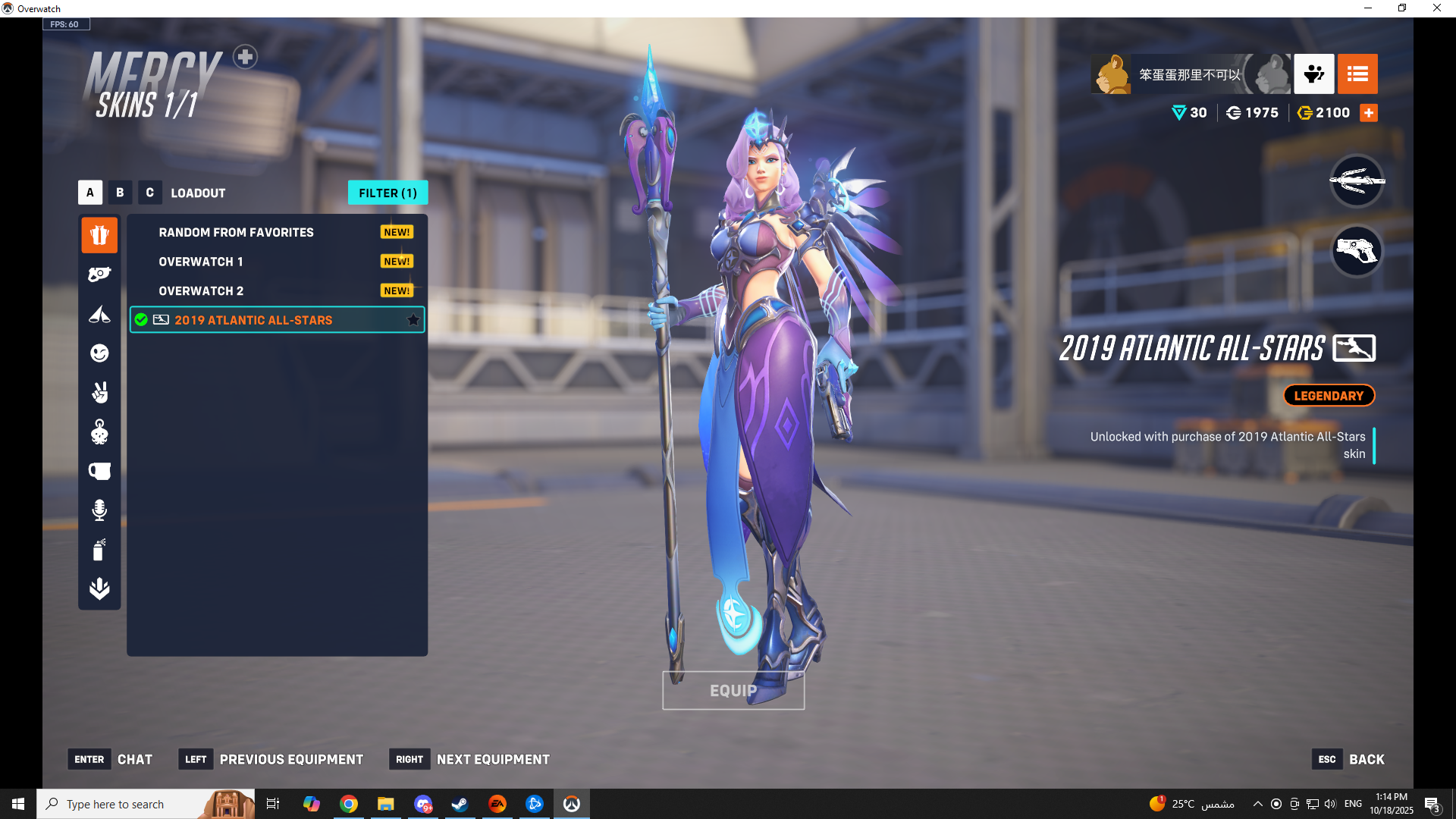Open the sprays can category
Image resolution: width=1456 pixels, height=819 pixels.
[x=99, y=549]
